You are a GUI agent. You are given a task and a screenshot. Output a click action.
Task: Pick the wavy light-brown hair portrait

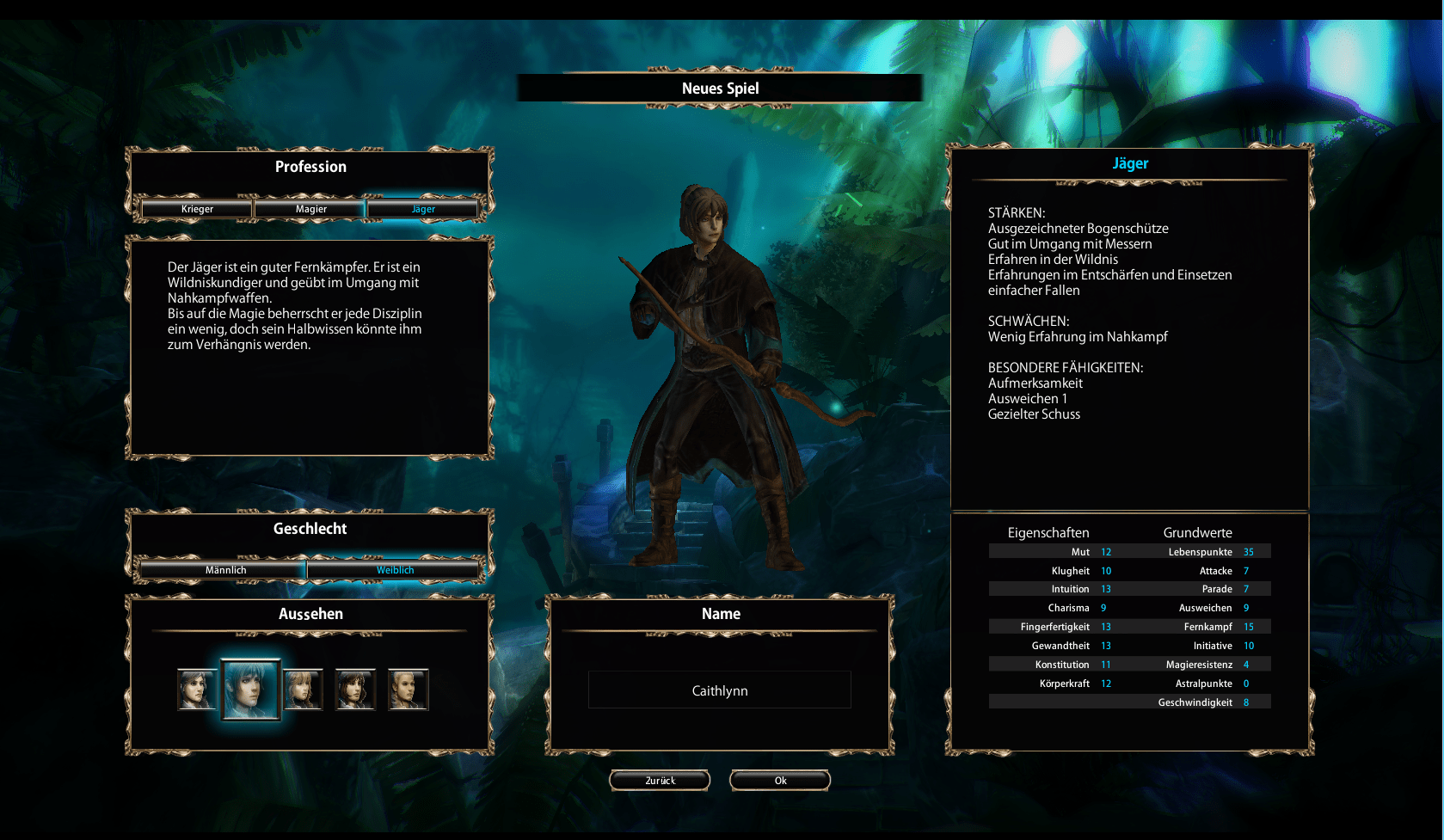pyautogui.click(x=303, y=690)
